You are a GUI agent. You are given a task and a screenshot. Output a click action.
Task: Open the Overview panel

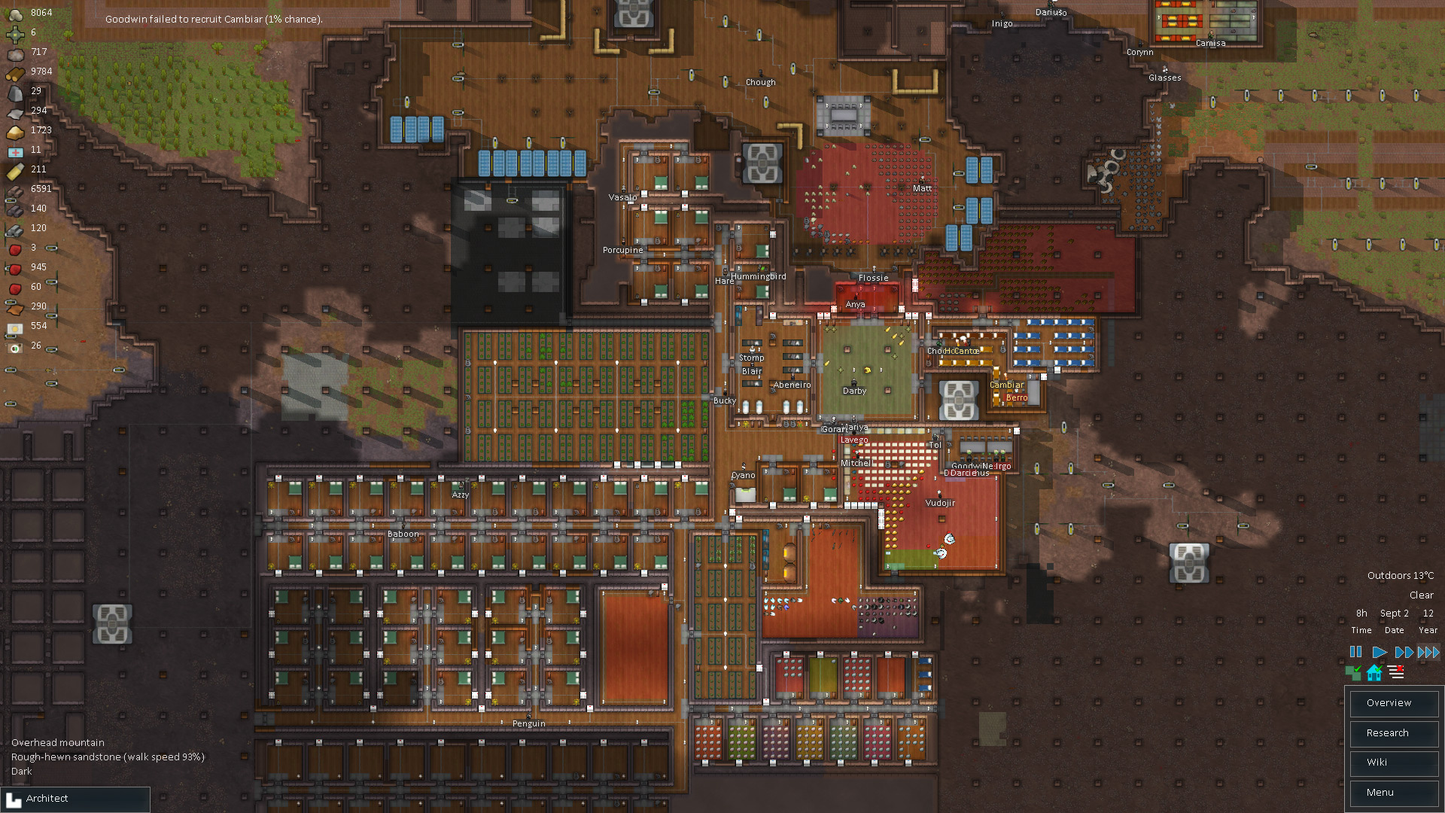click(x=1392, y=703)
